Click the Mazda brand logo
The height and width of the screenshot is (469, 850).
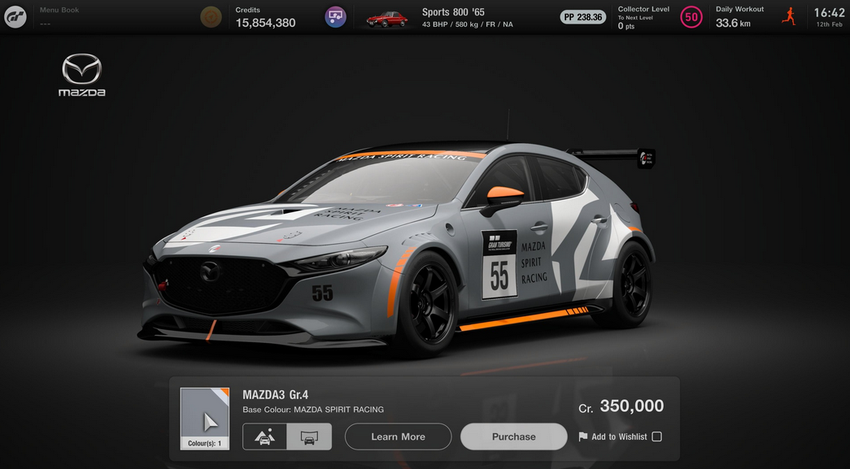click(83, 76)
